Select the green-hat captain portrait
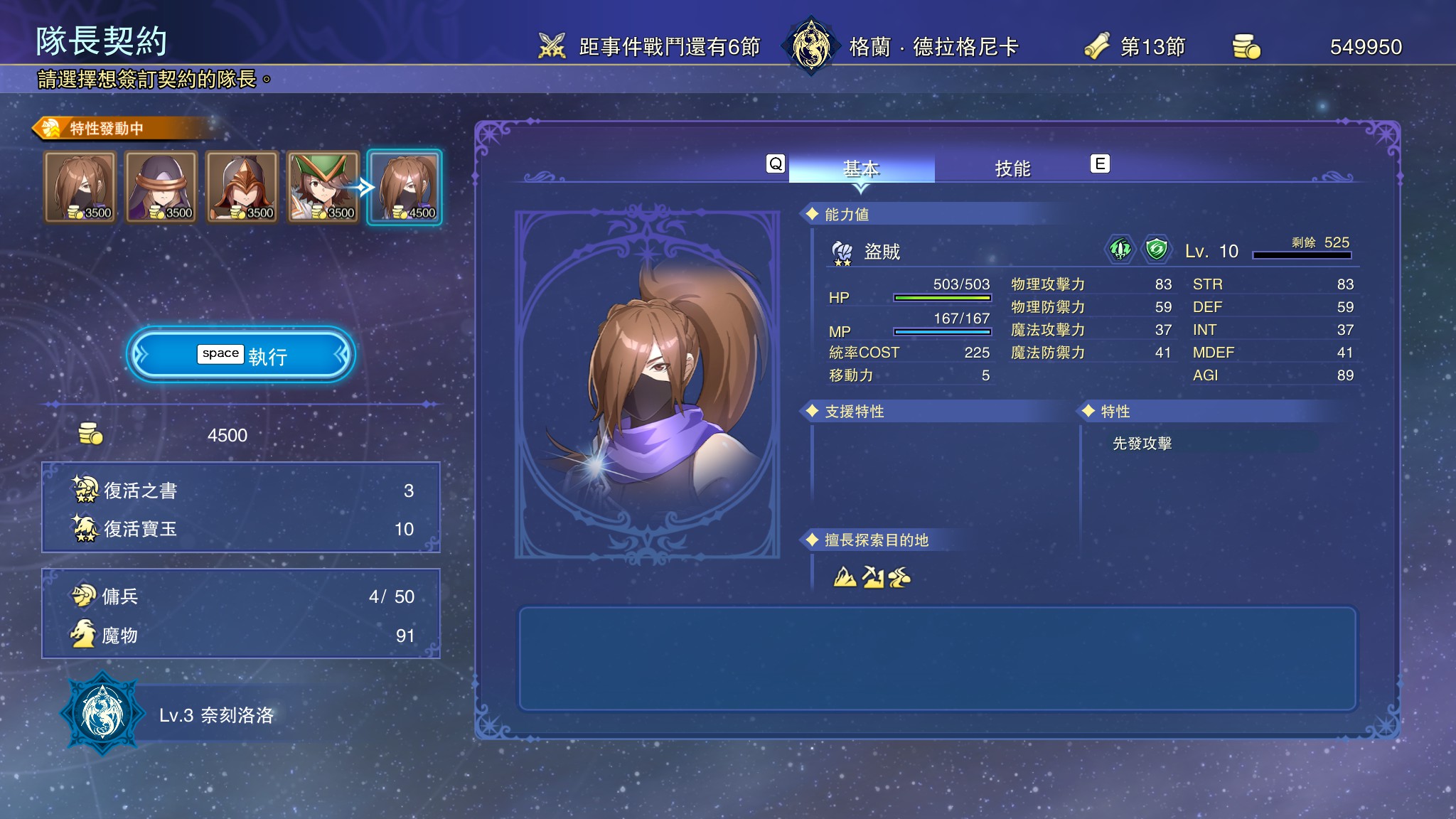 point(323,187)
